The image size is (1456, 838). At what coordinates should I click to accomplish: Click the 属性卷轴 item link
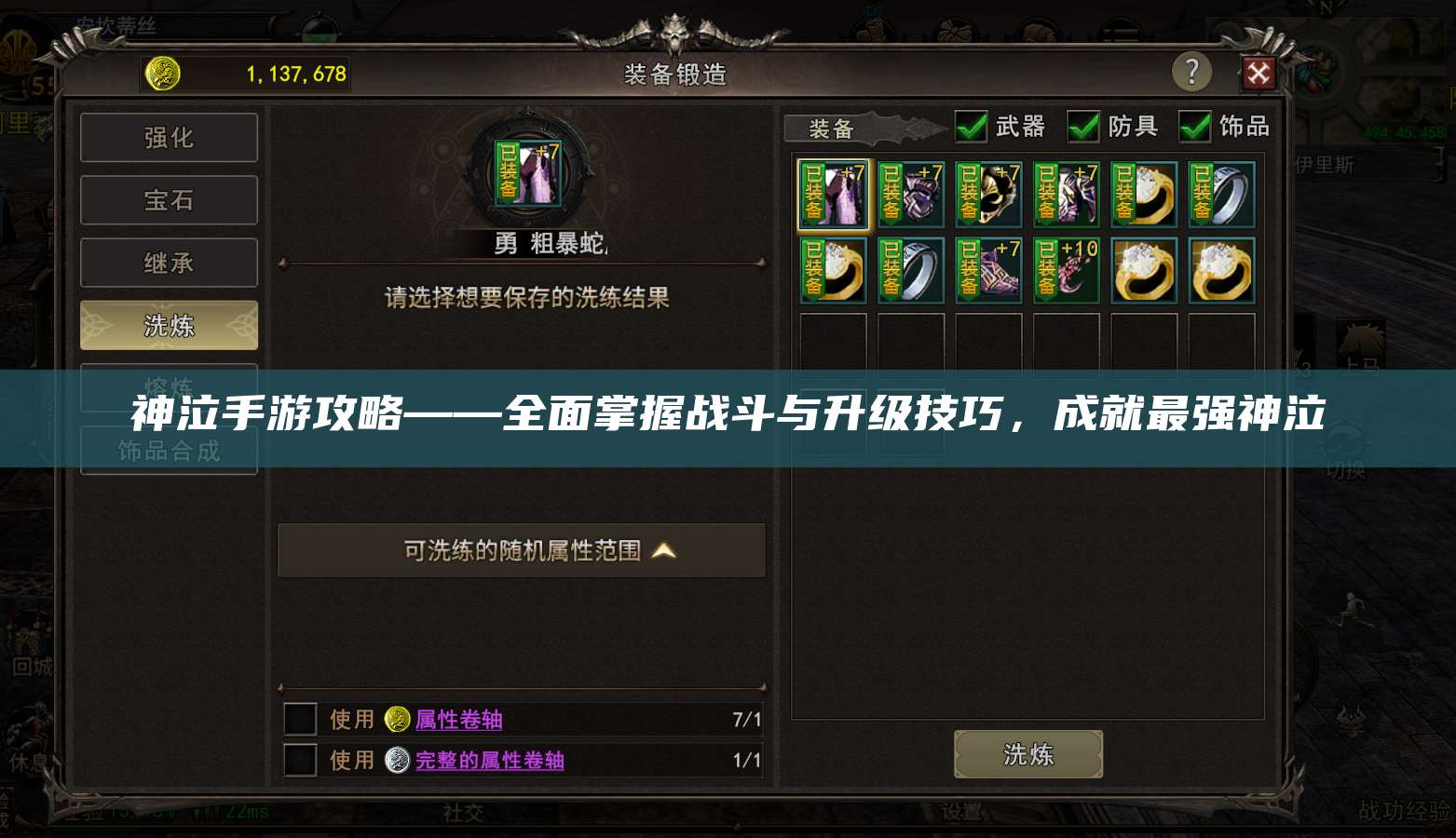(x=458, y=719)
